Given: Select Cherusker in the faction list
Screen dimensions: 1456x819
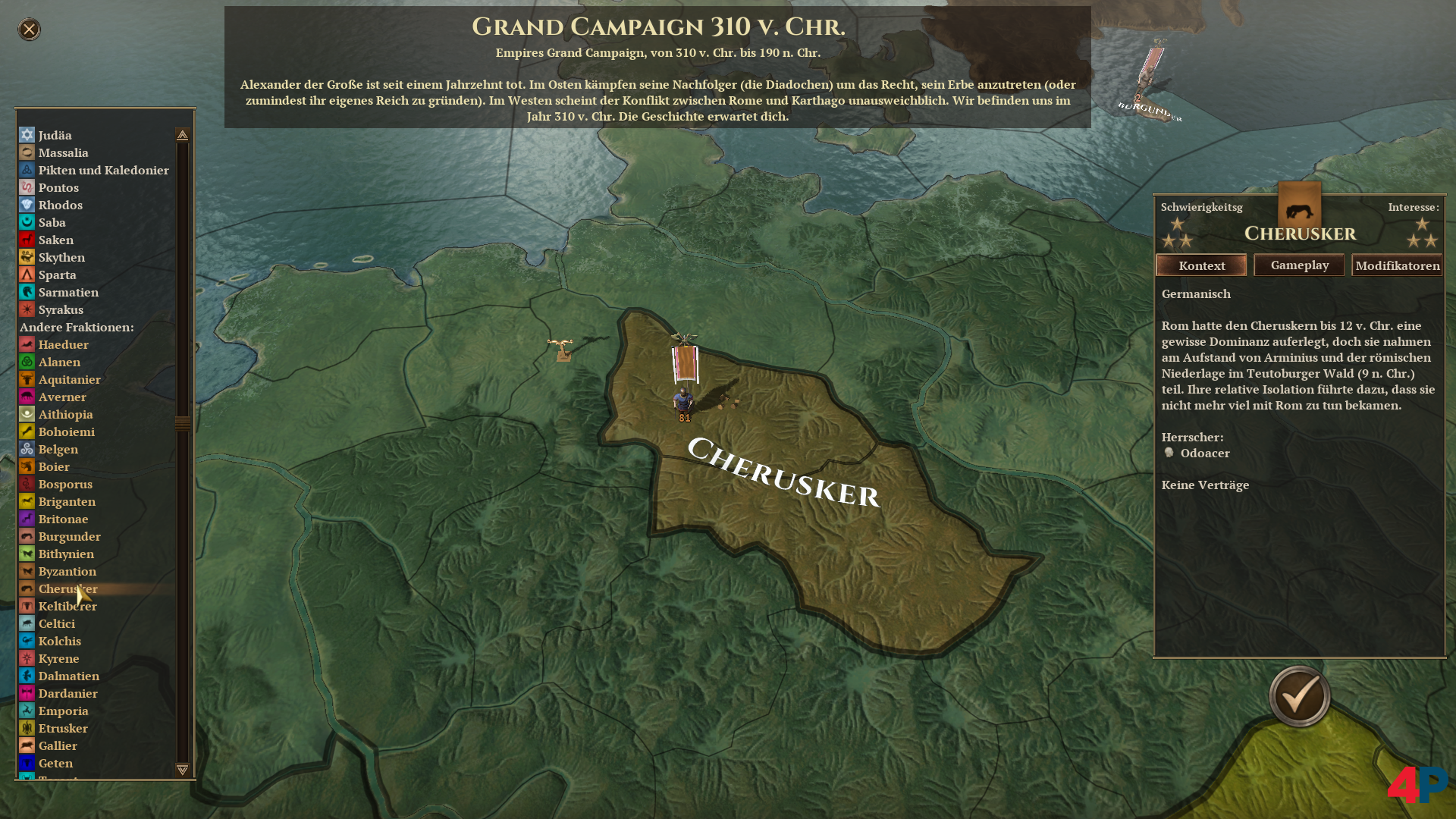Looking at the screenshot, I should pyautogui.click(x=68, y=588).
